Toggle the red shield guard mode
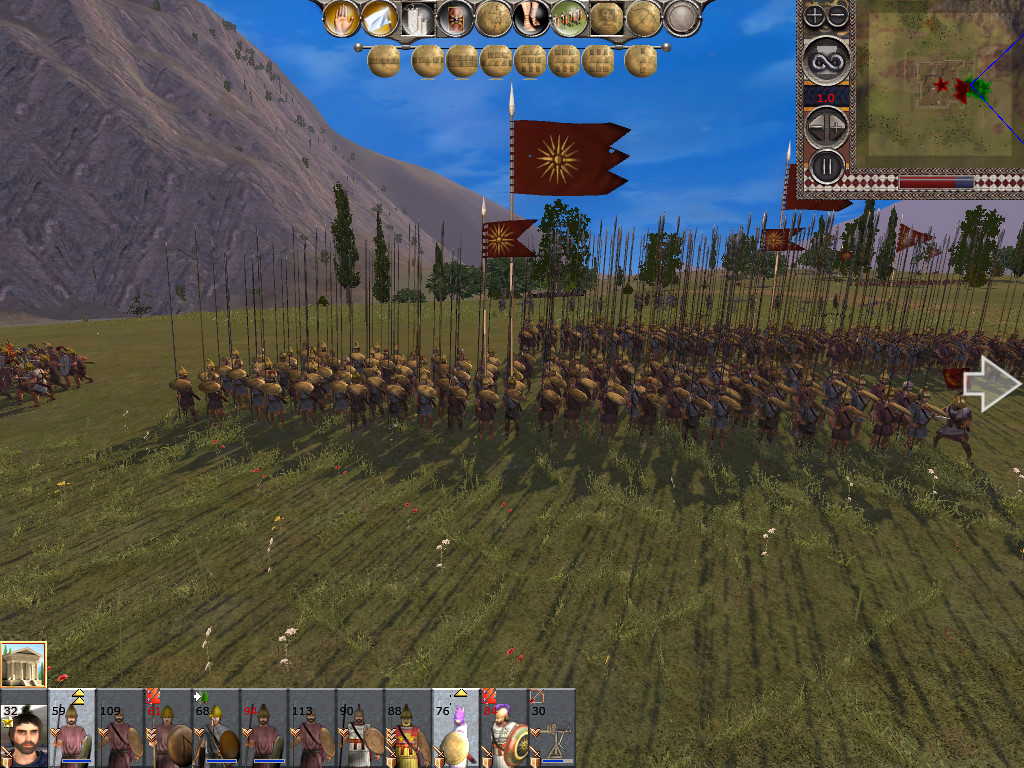 tap(455, 18)
